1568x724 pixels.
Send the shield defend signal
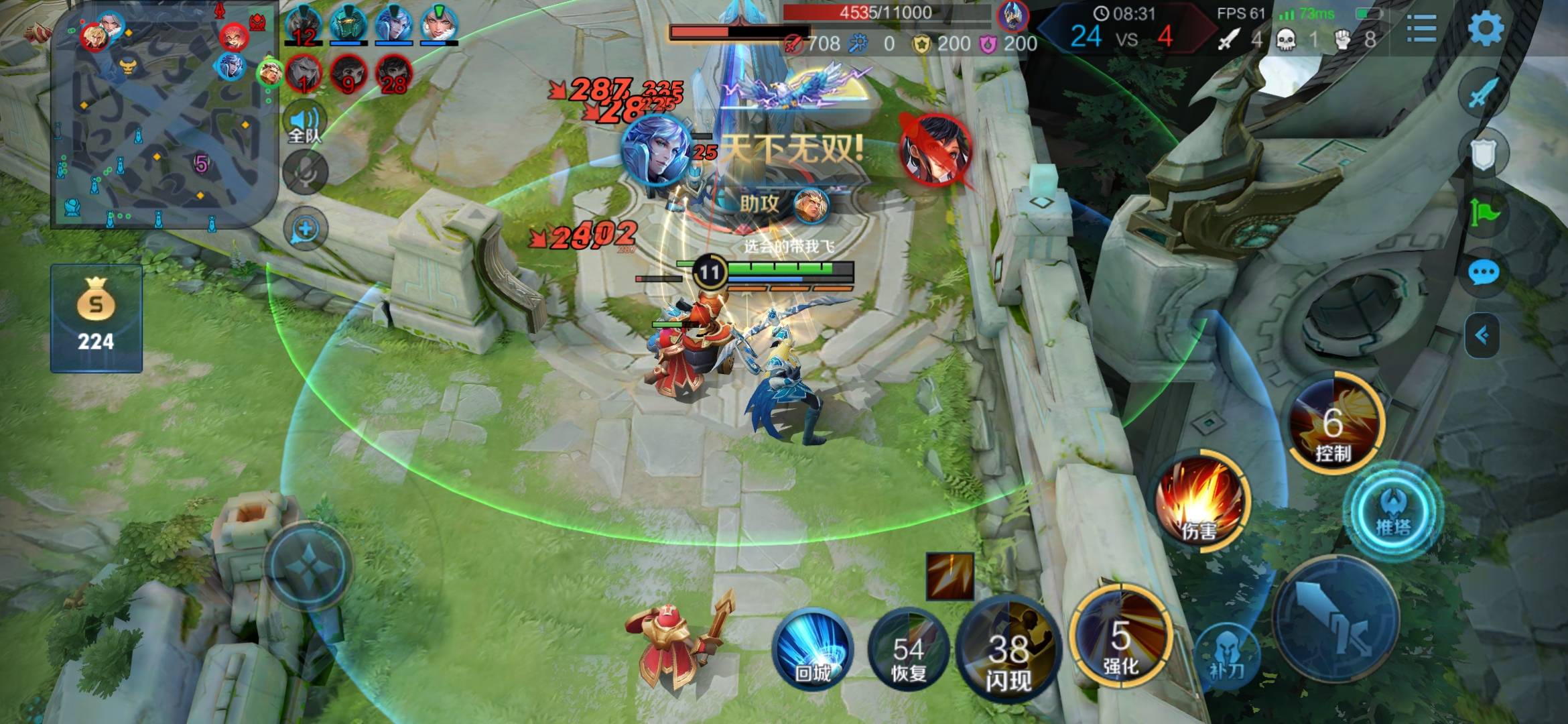pyautogui.click(x=1483, y=156)
